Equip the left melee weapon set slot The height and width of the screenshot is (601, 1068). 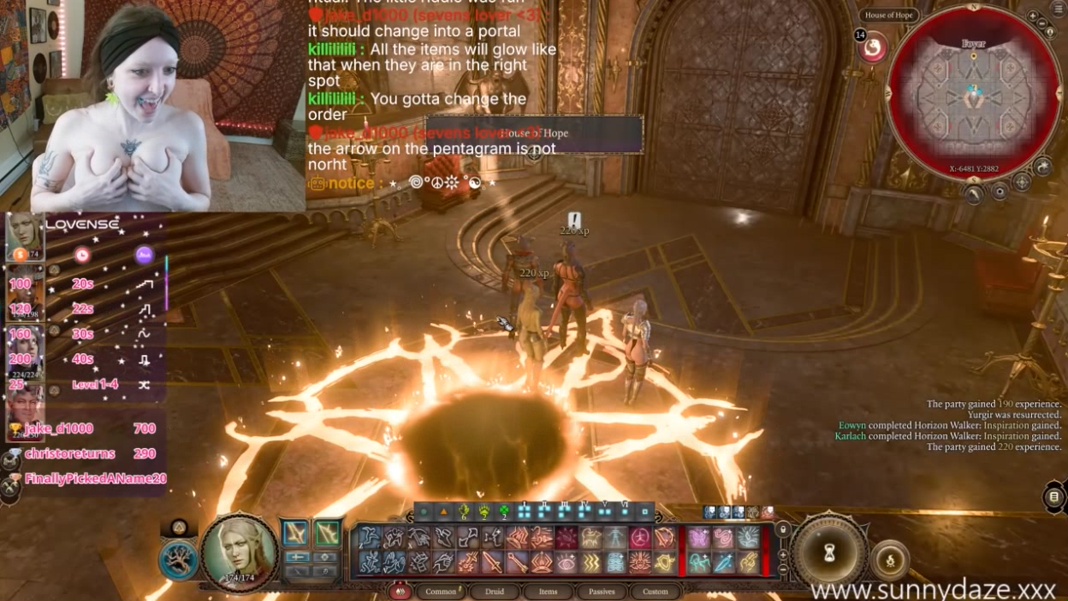tap(295, 533)
